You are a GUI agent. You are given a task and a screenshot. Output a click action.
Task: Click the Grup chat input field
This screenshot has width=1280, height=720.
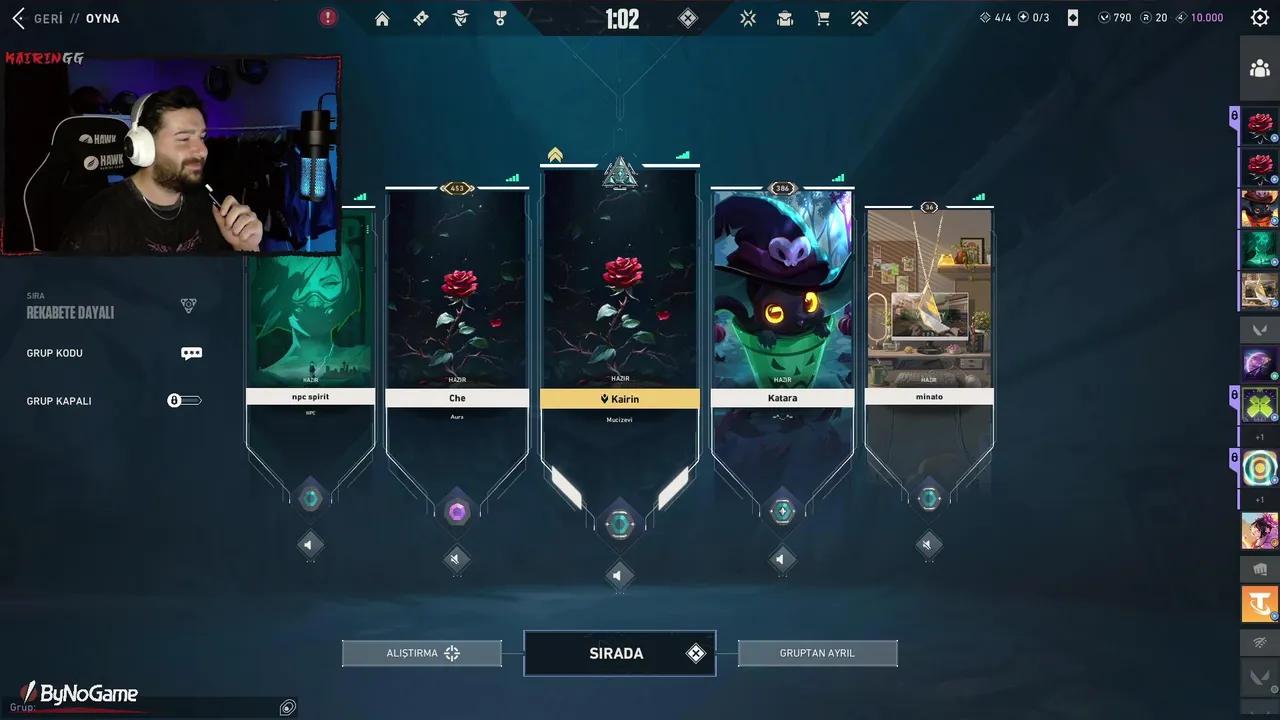[150, 707]
